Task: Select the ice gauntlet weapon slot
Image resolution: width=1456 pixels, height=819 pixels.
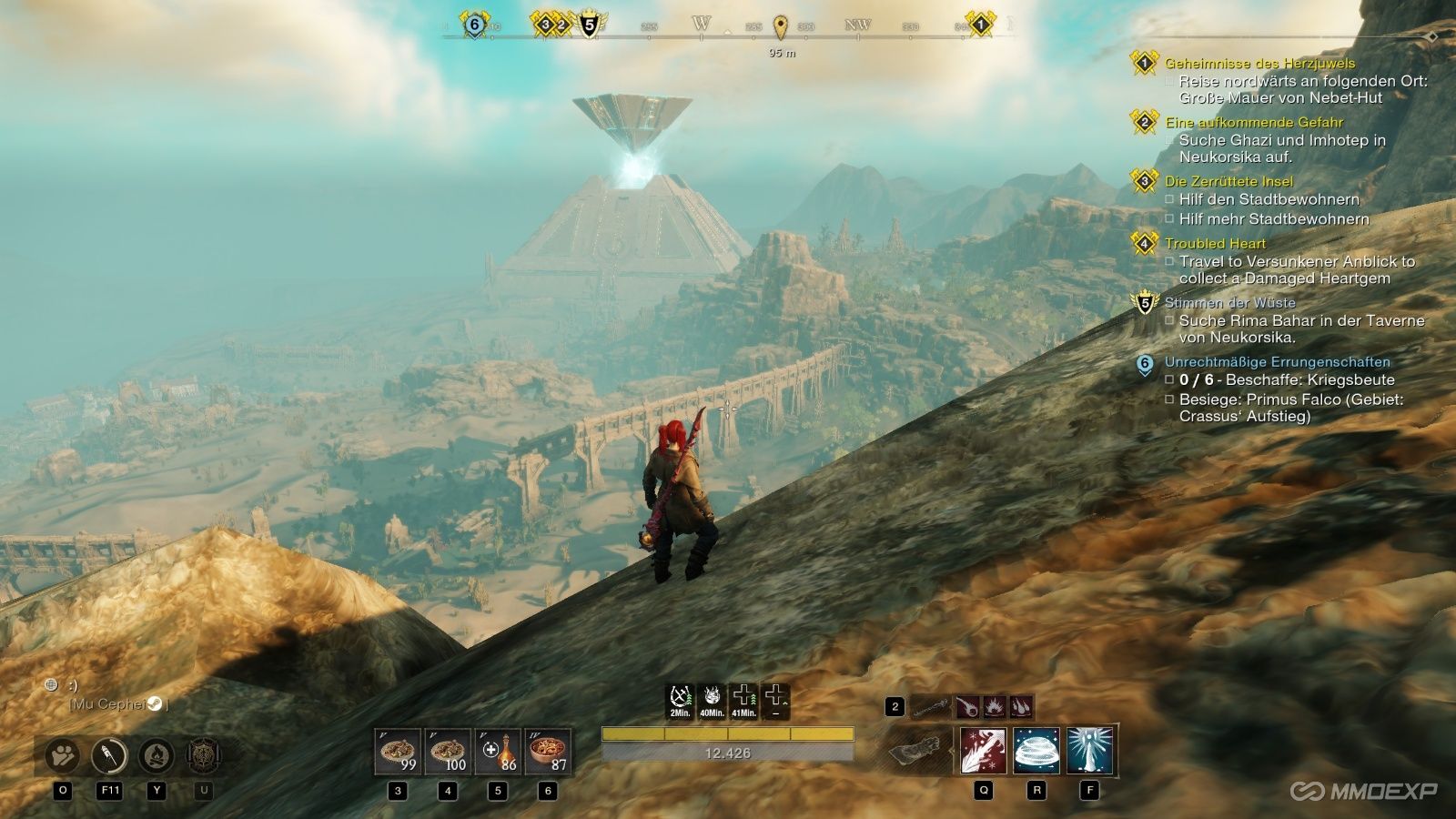Action: [920, 753]
